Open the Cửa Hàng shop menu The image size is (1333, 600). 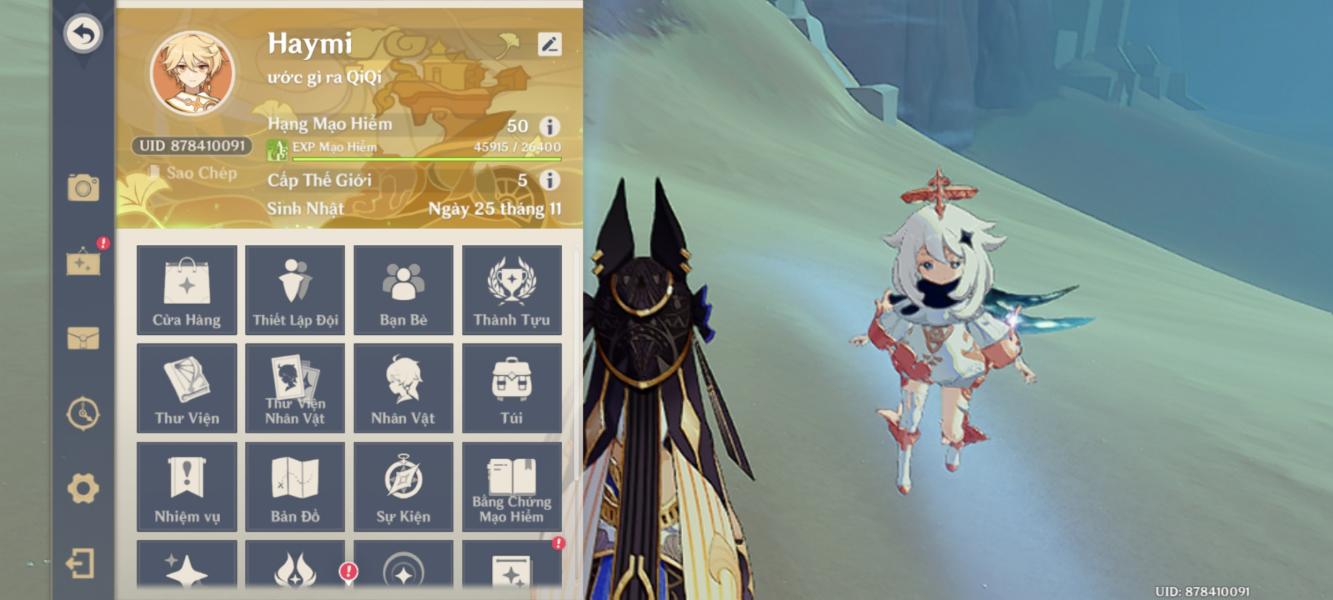pyautogui.click(x=187, y=290)
